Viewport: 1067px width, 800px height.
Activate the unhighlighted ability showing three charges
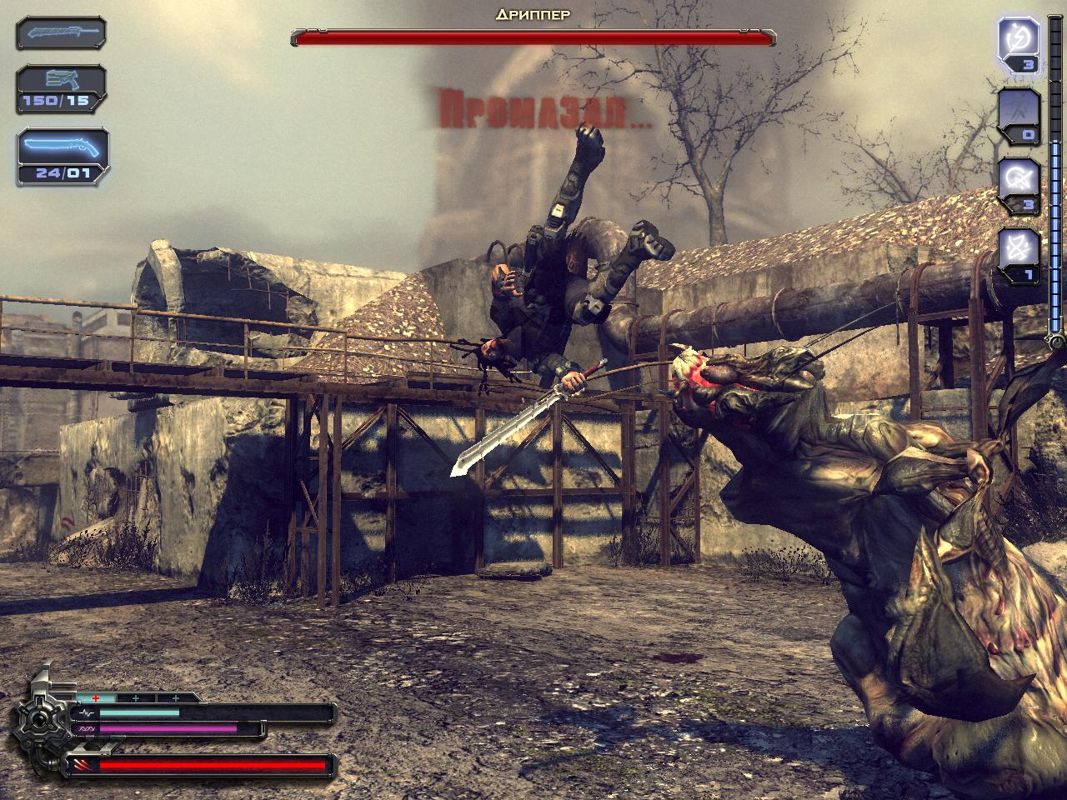[1019, 184]
